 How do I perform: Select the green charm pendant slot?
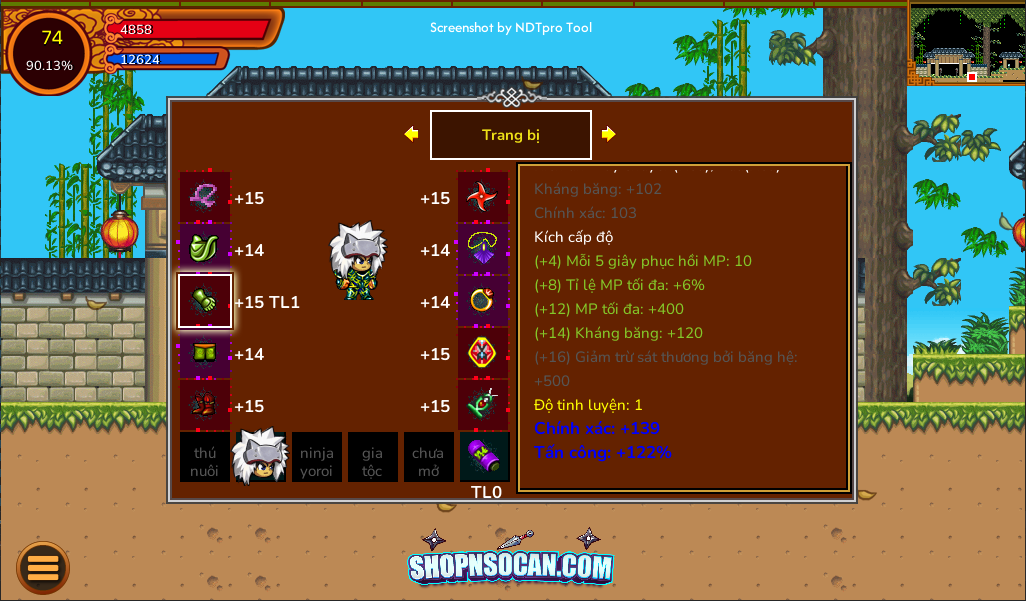click(x=484, y=405)
